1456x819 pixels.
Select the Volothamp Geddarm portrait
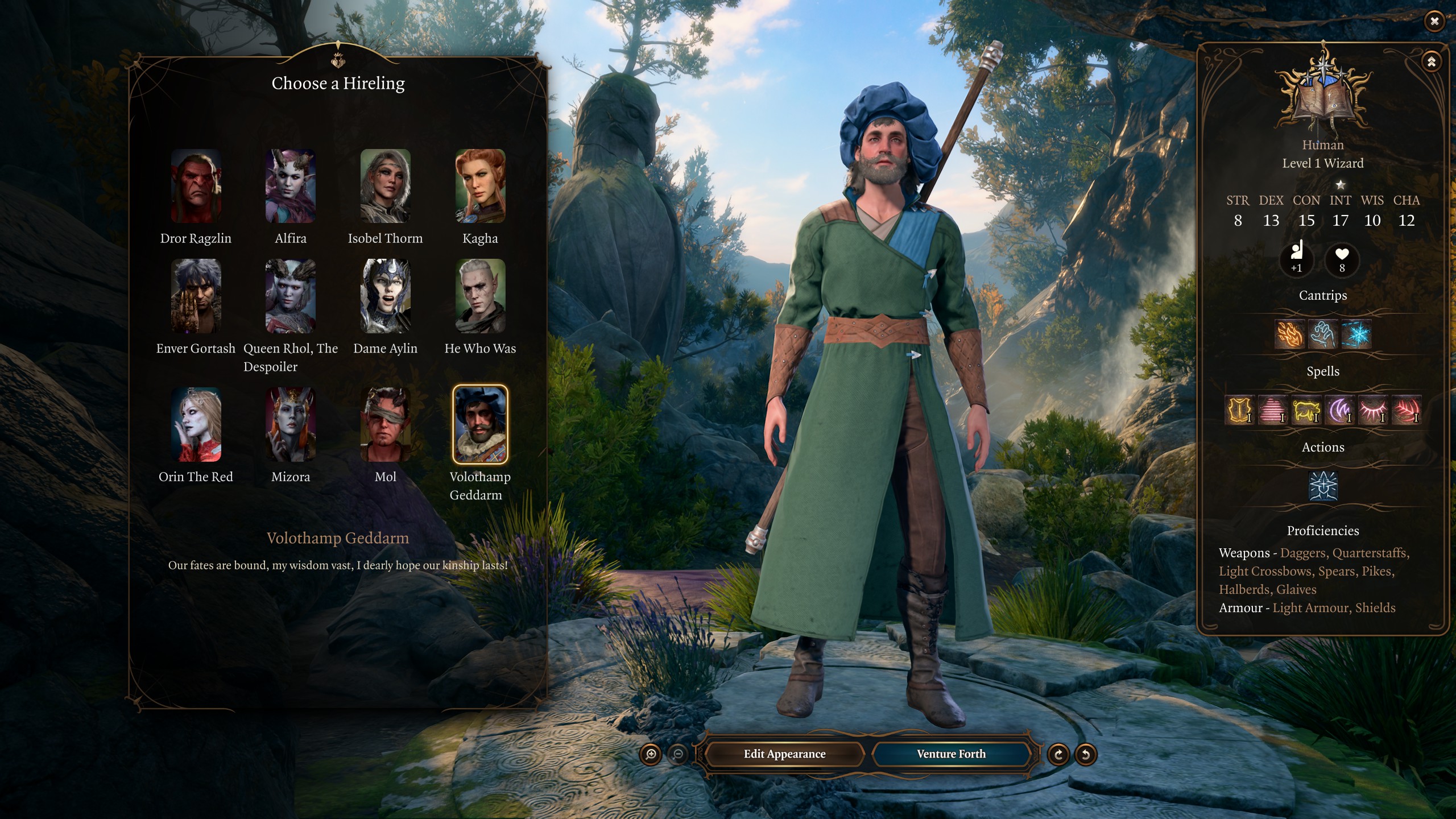click(480, 424)
